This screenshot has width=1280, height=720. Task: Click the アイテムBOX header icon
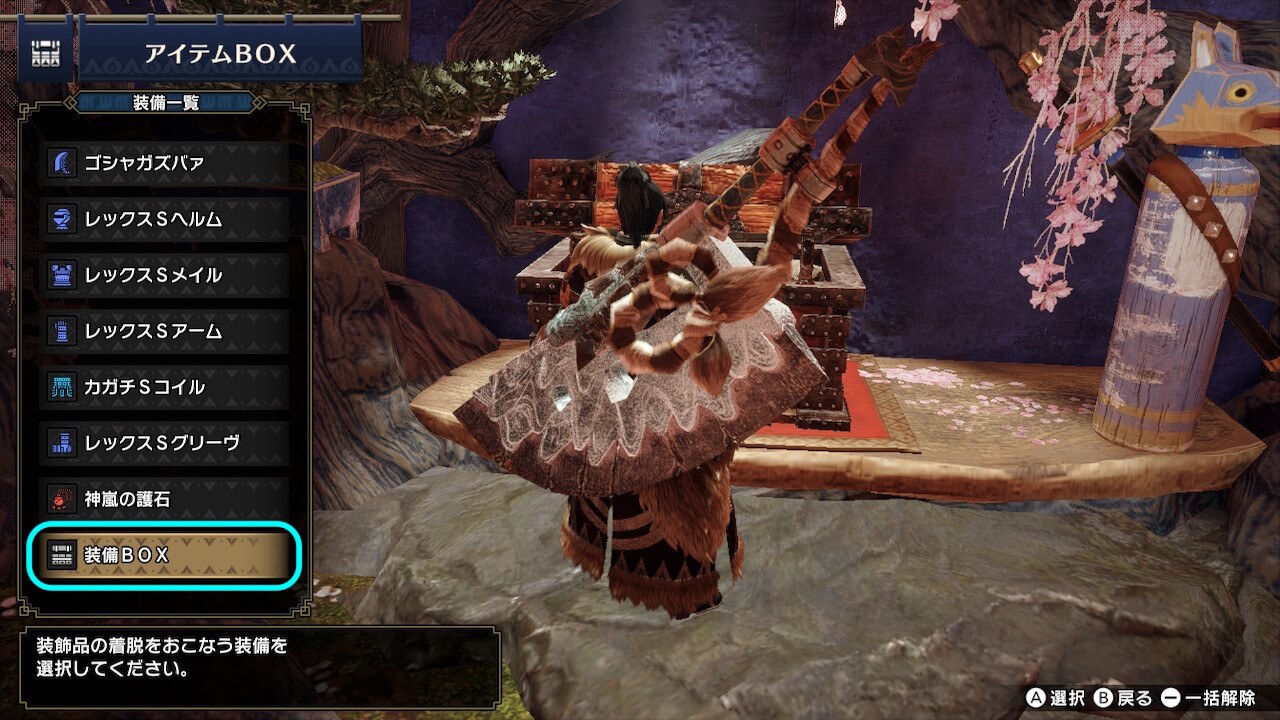pyautogui.click(x=45, y=54)
